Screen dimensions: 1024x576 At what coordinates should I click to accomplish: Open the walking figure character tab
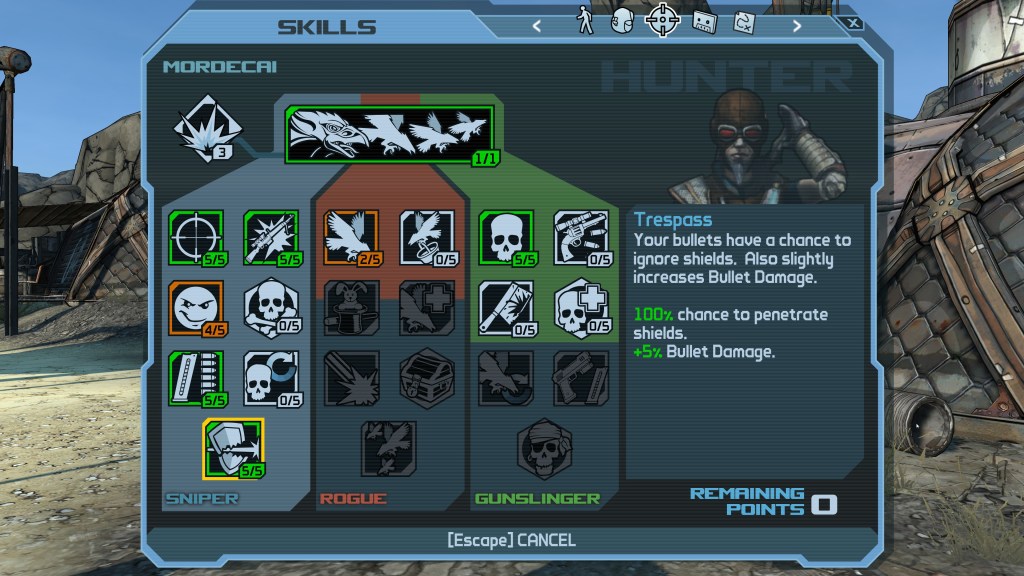(x=585, y=21)
